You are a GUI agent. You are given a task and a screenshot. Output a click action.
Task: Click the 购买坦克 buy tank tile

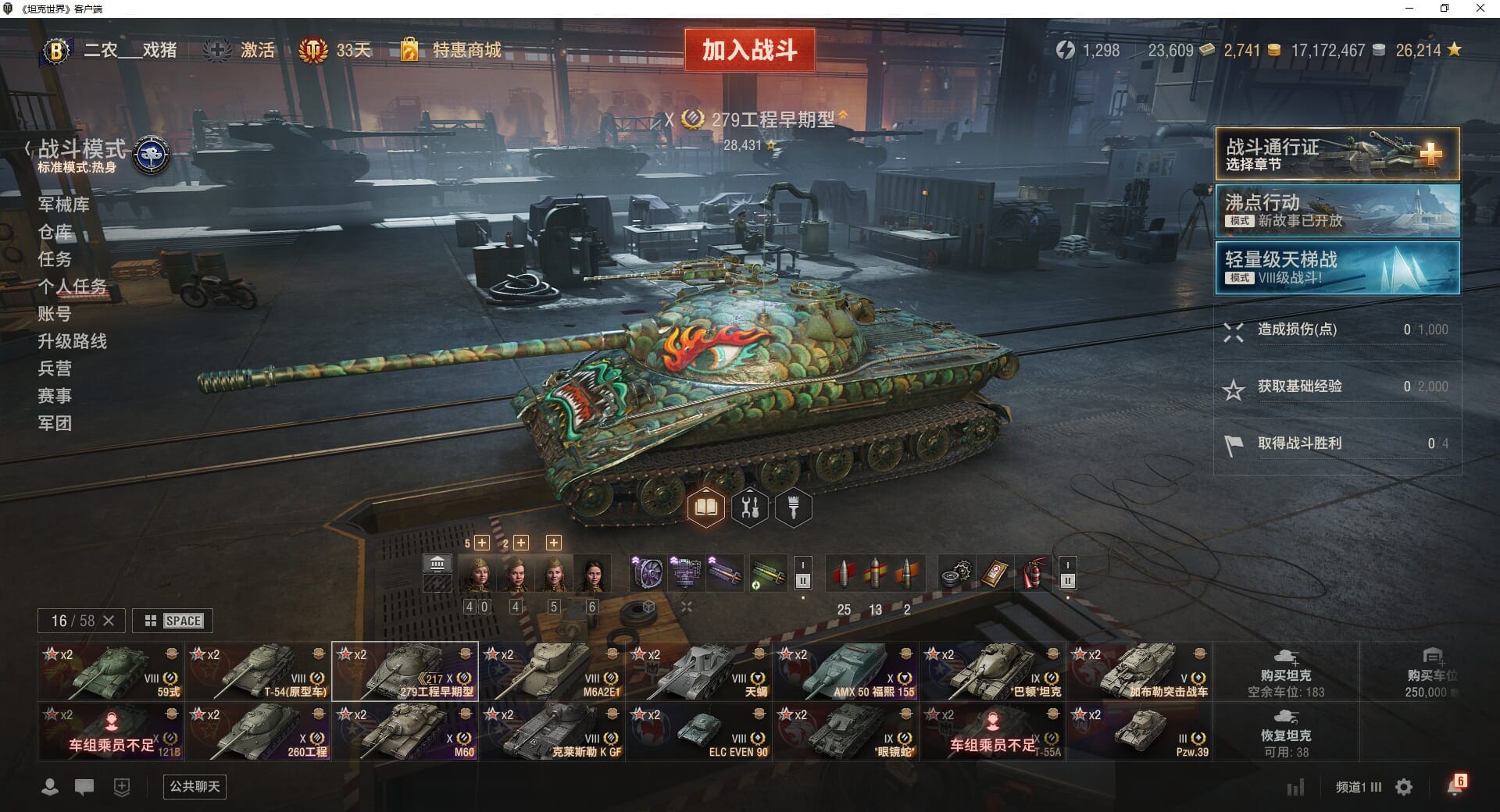[x=1285, y=671]
